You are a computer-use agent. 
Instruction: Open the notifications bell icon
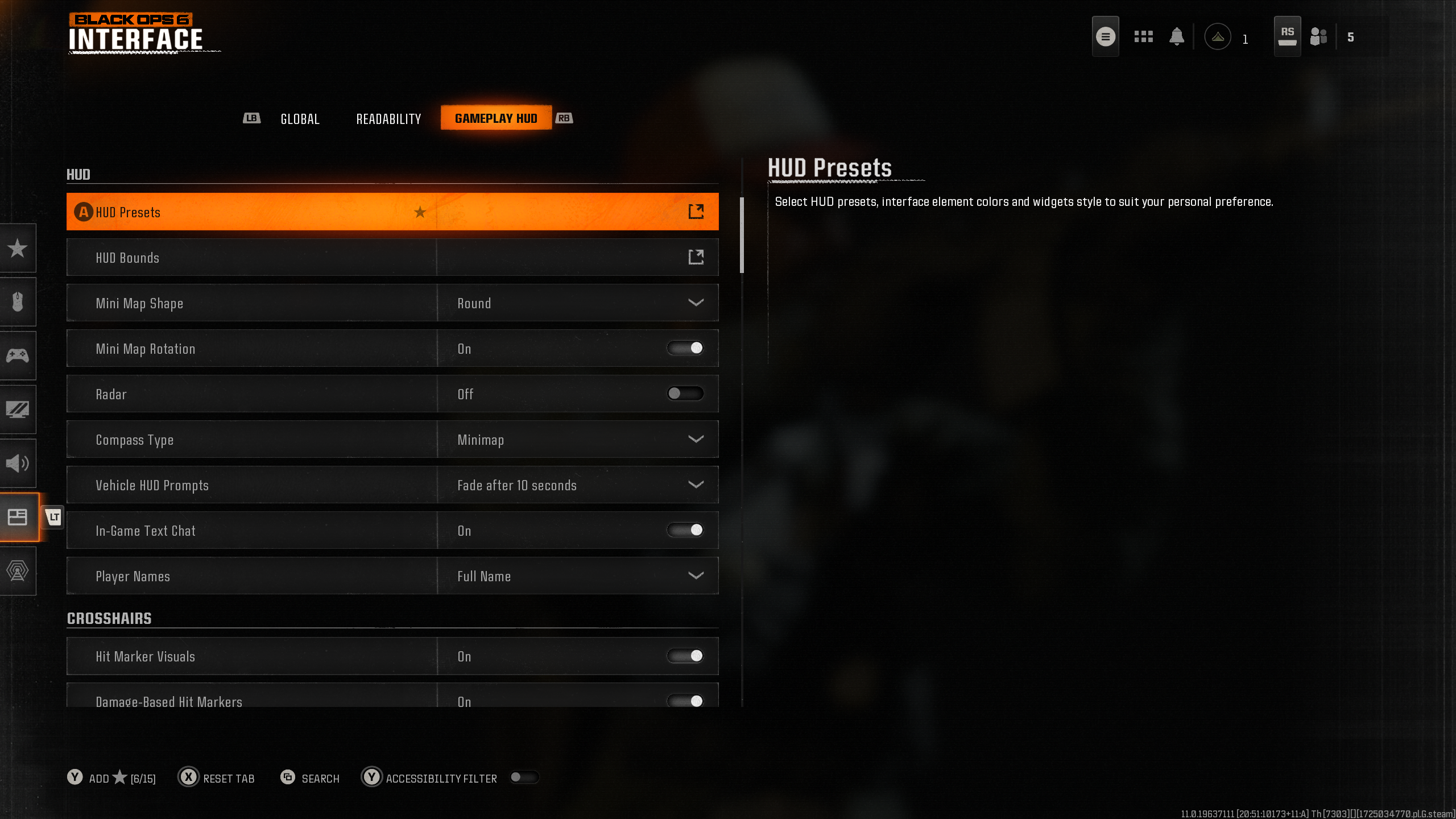pyautogui.click(x=1177, y=36)
